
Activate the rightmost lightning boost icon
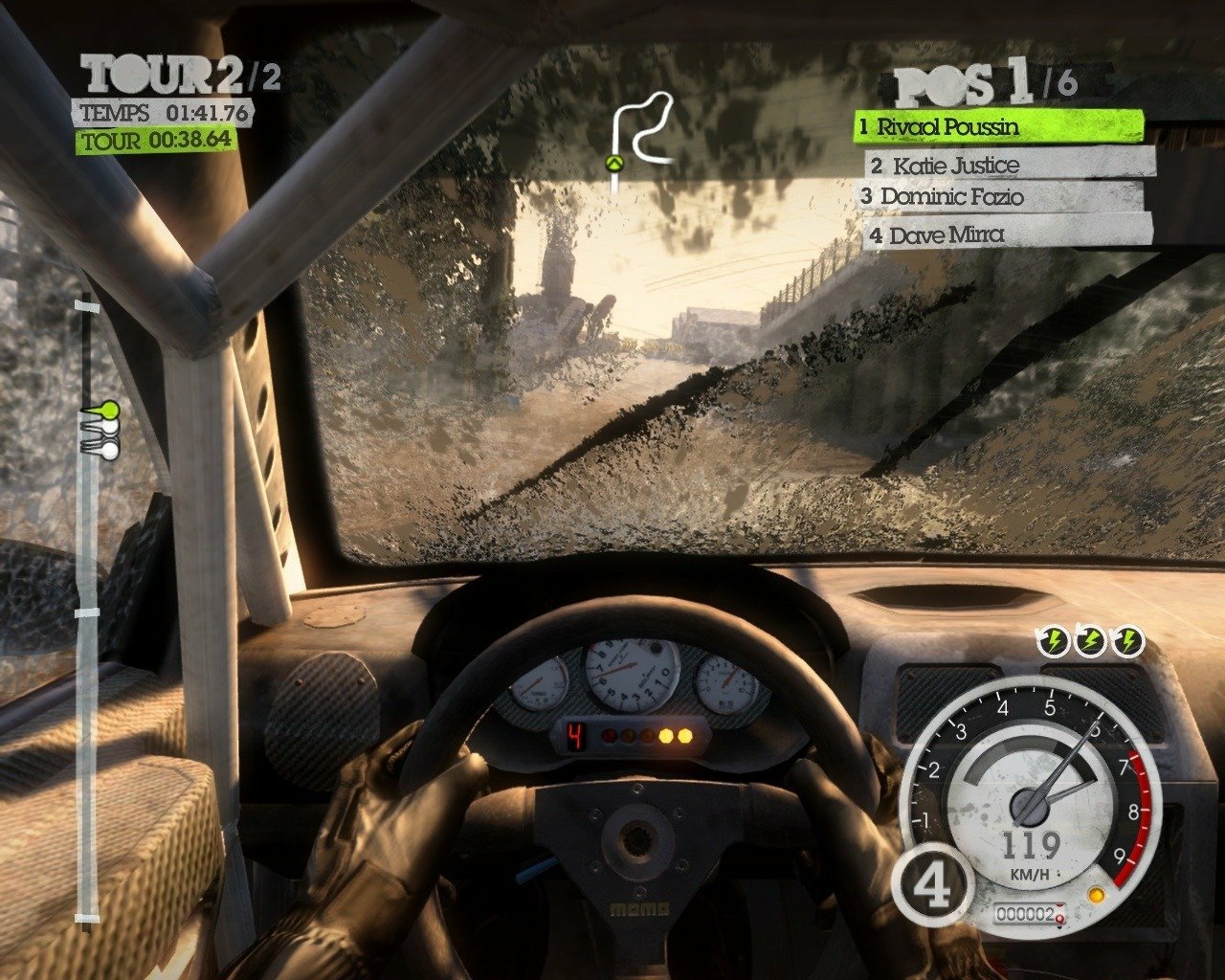pos(1129,639)
